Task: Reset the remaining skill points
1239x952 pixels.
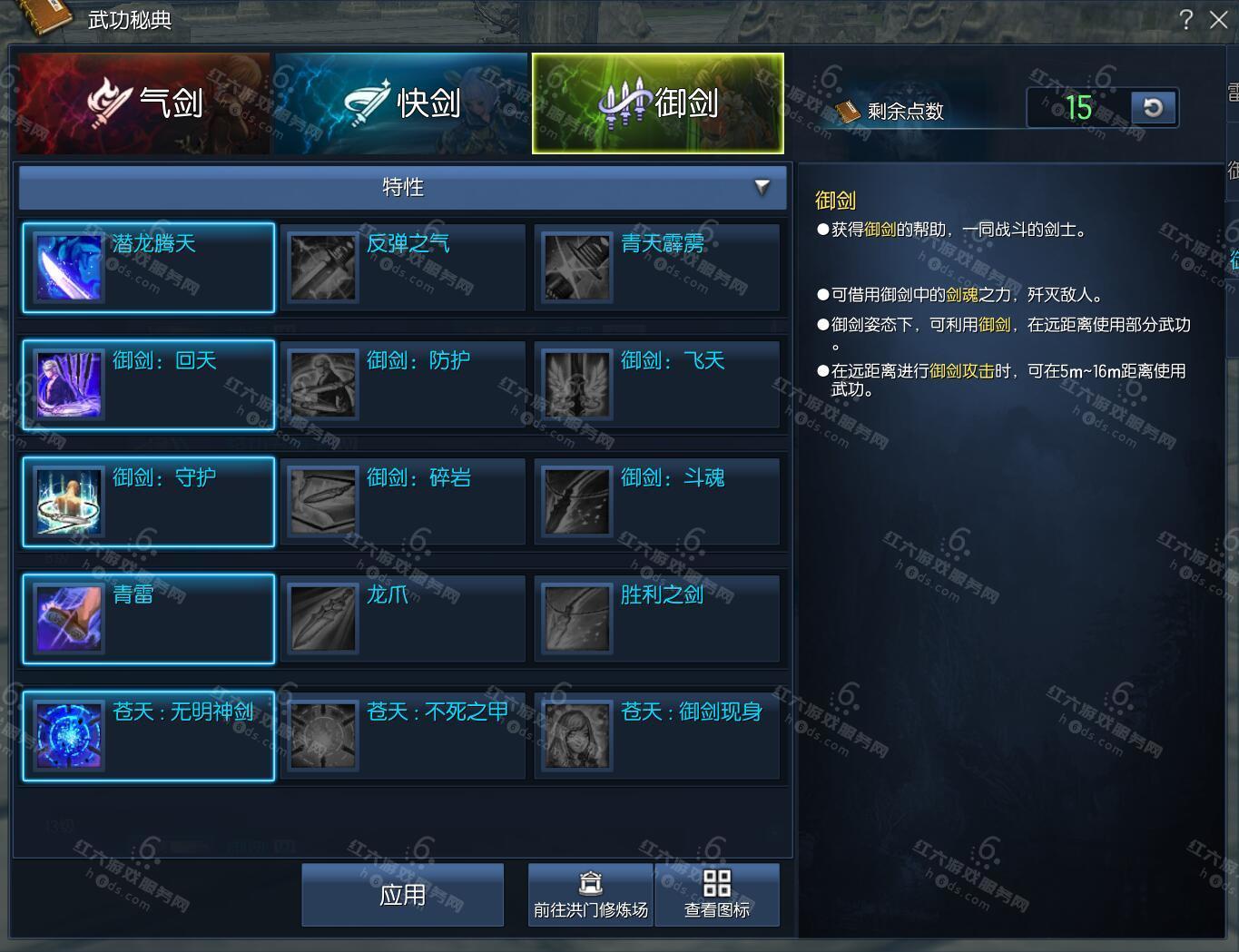Action: pos(1154,108)
